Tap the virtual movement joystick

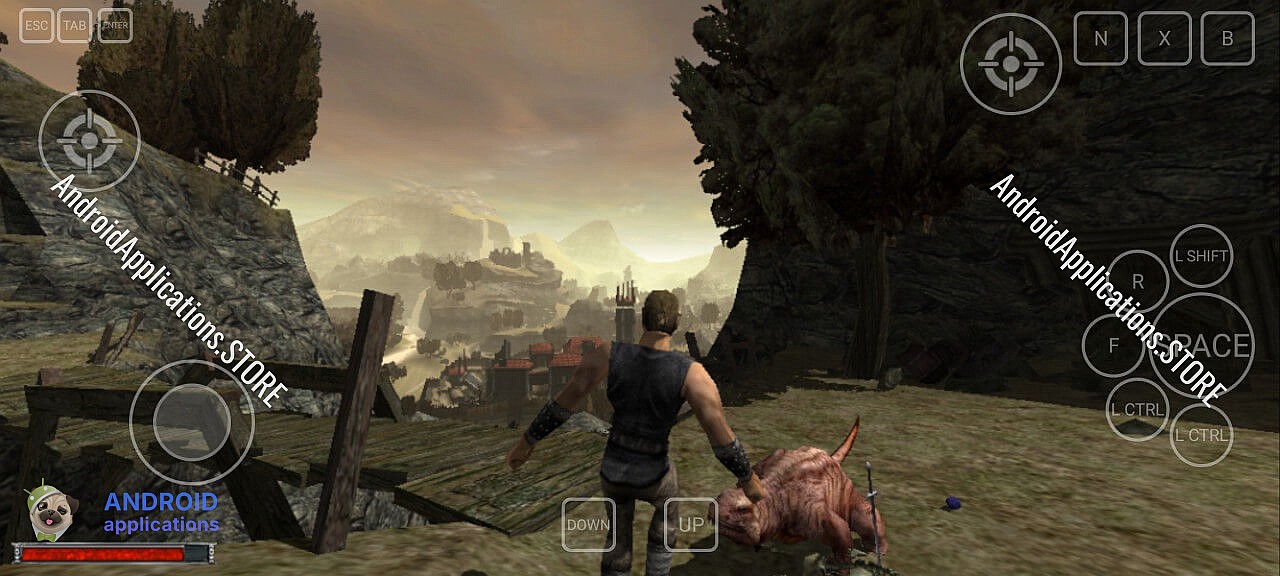coord(192,421)
